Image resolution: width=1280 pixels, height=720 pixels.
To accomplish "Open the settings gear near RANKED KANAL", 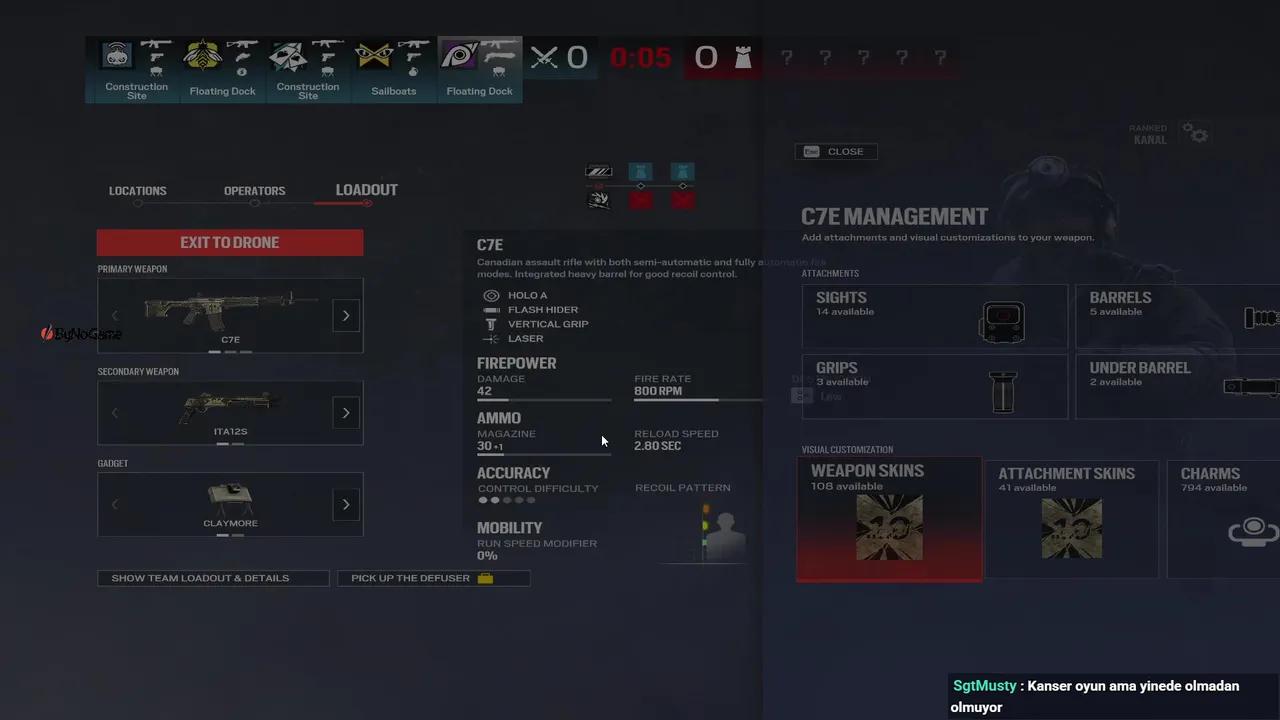I will tap(1197, 132).
